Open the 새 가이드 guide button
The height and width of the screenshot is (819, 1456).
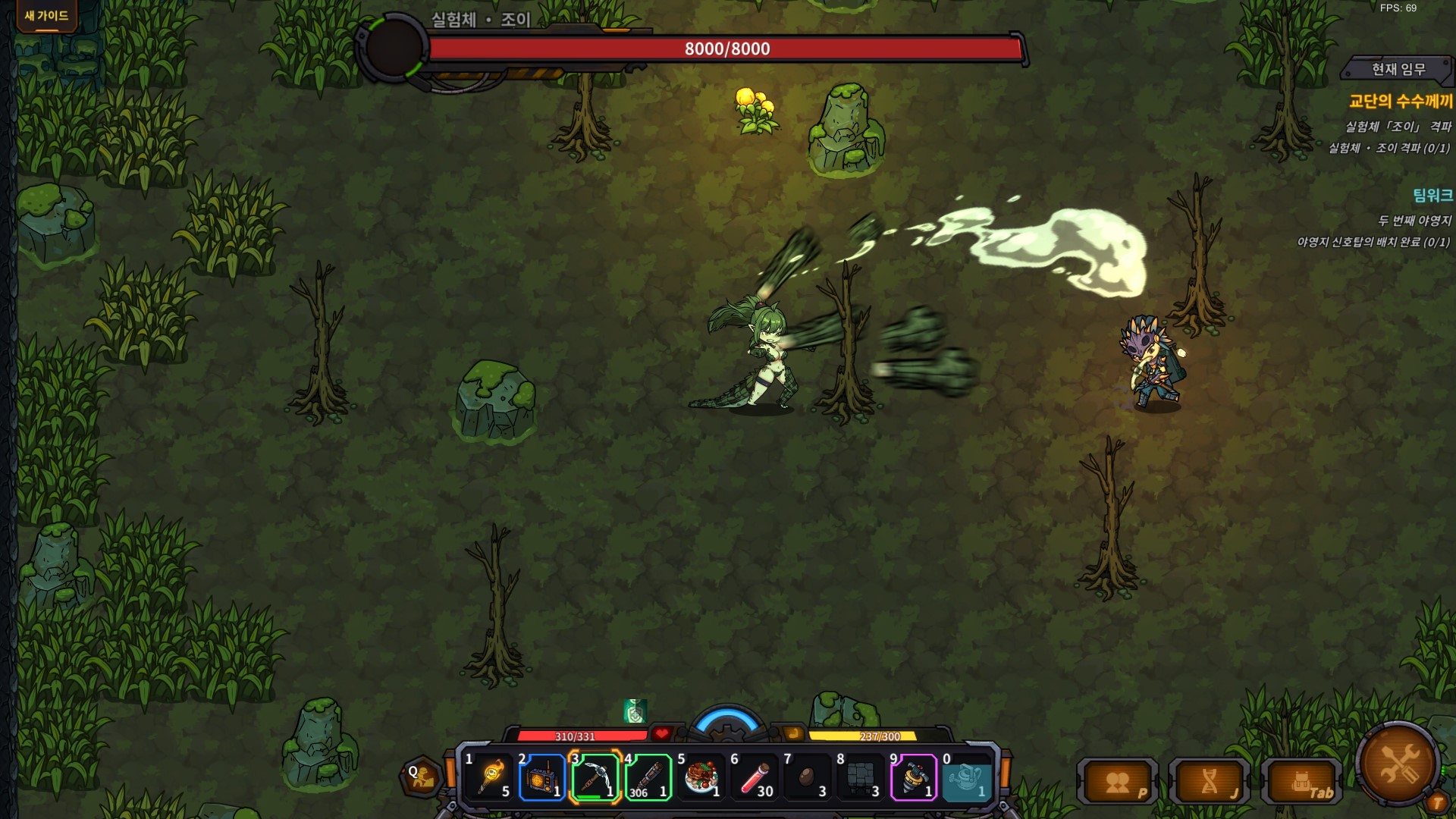pyautogui.click(x=46, y=16)
